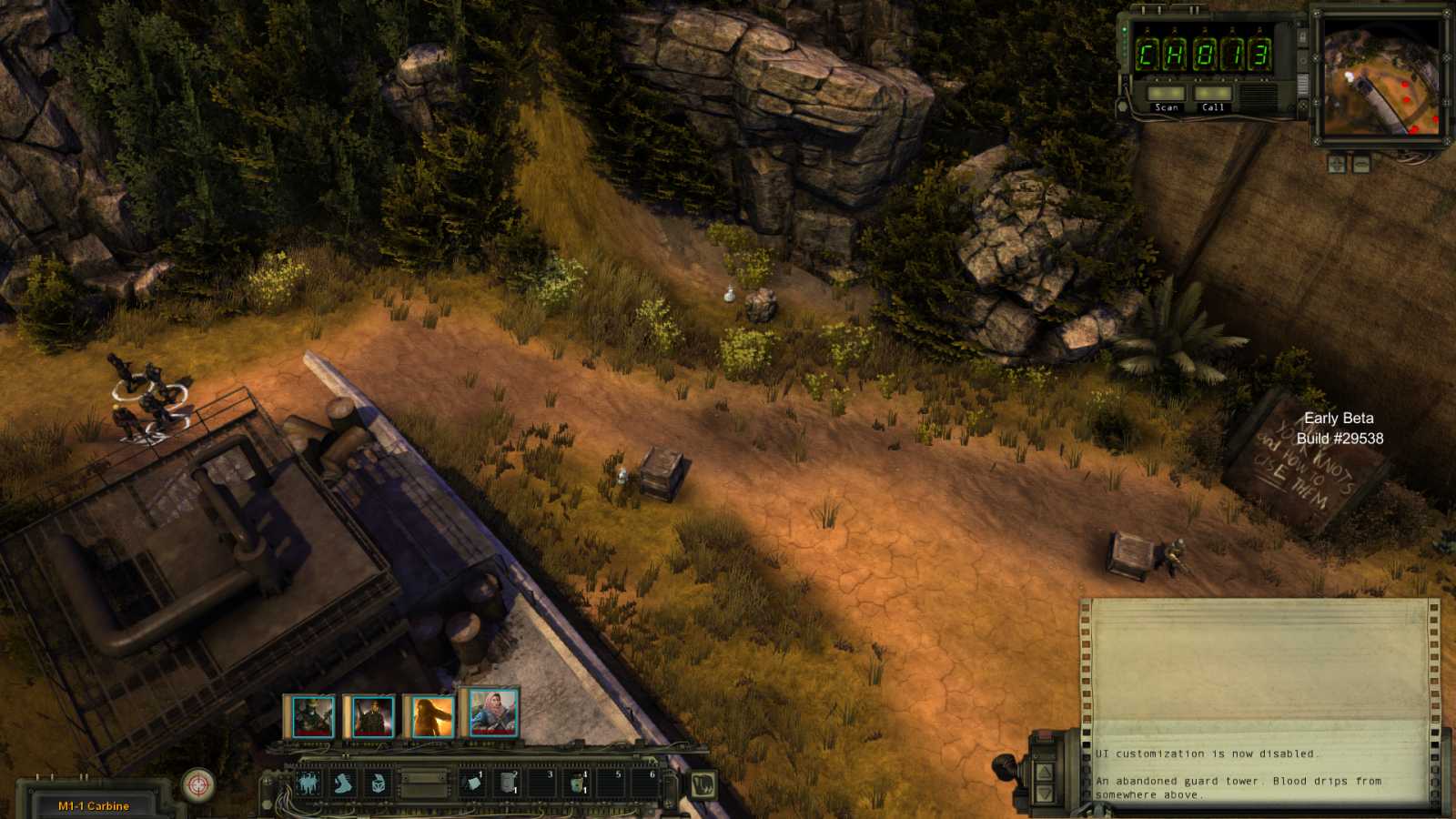Image resolution: width=1456 pixels, height=819 pixels.
Task: Click the minimap zoom-out button below the map
Action: (1361, 164)
